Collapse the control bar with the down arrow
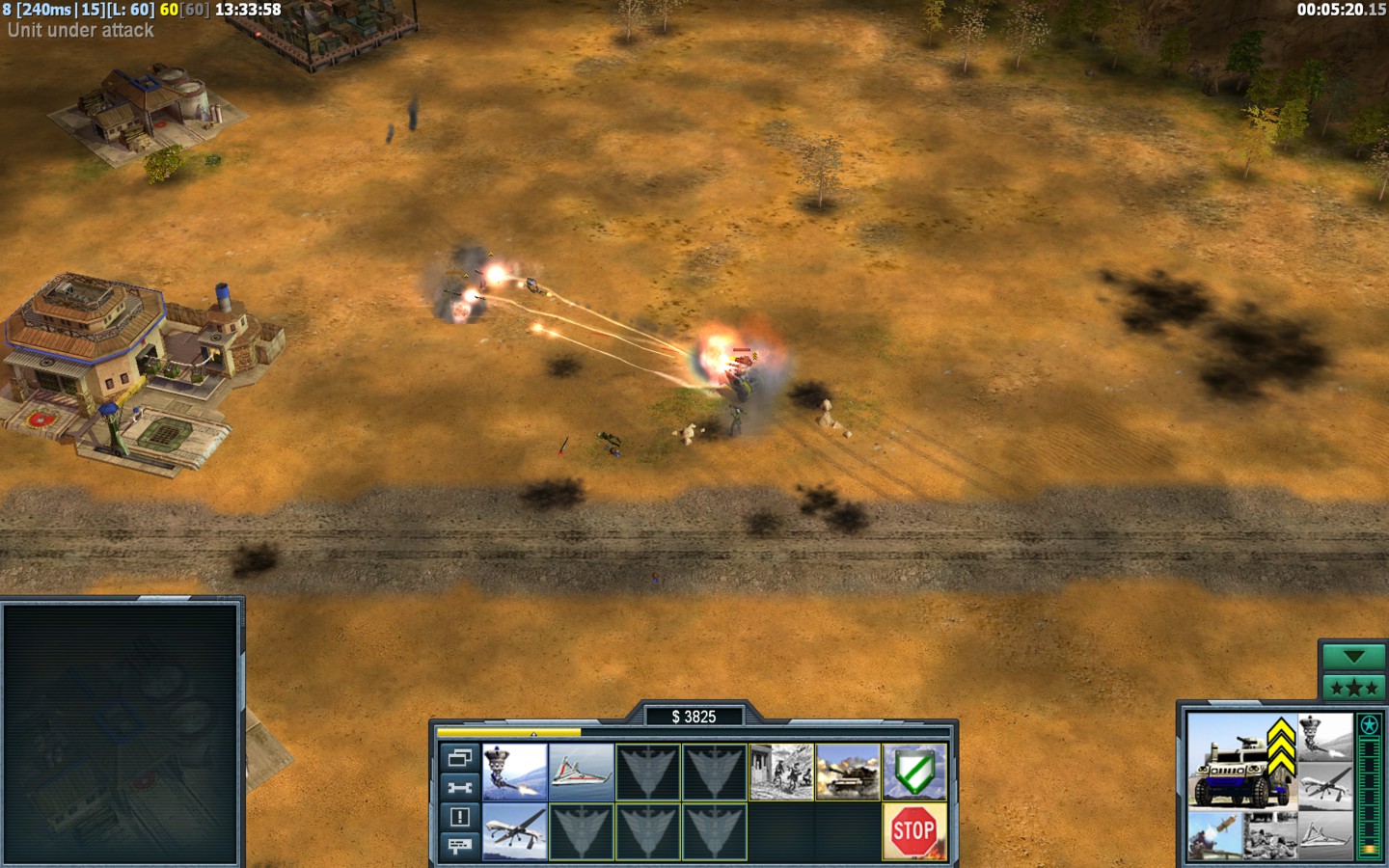 tap(1352, 657)
